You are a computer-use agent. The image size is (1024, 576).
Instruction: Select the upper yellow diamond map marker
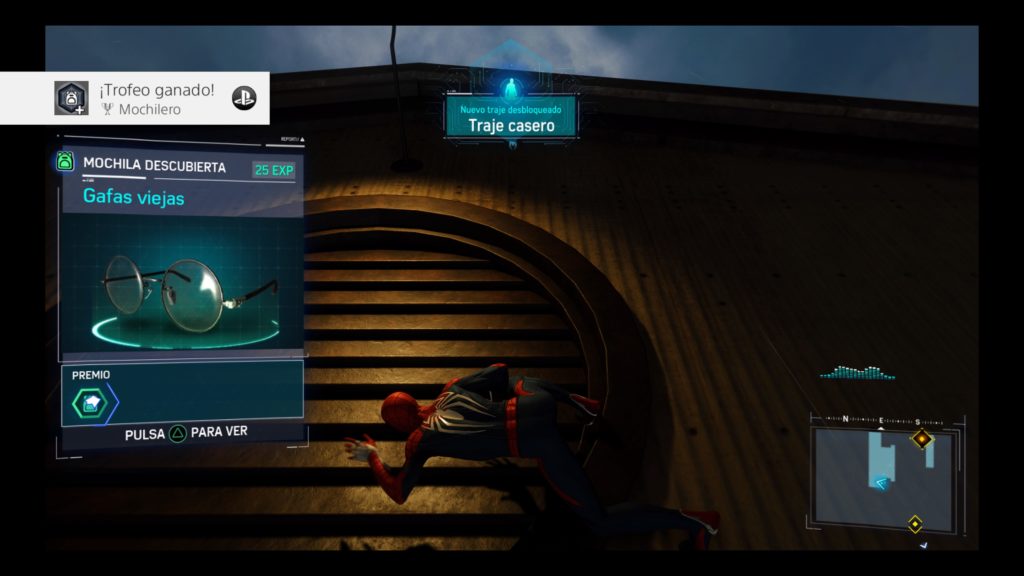tap(921, 438)
